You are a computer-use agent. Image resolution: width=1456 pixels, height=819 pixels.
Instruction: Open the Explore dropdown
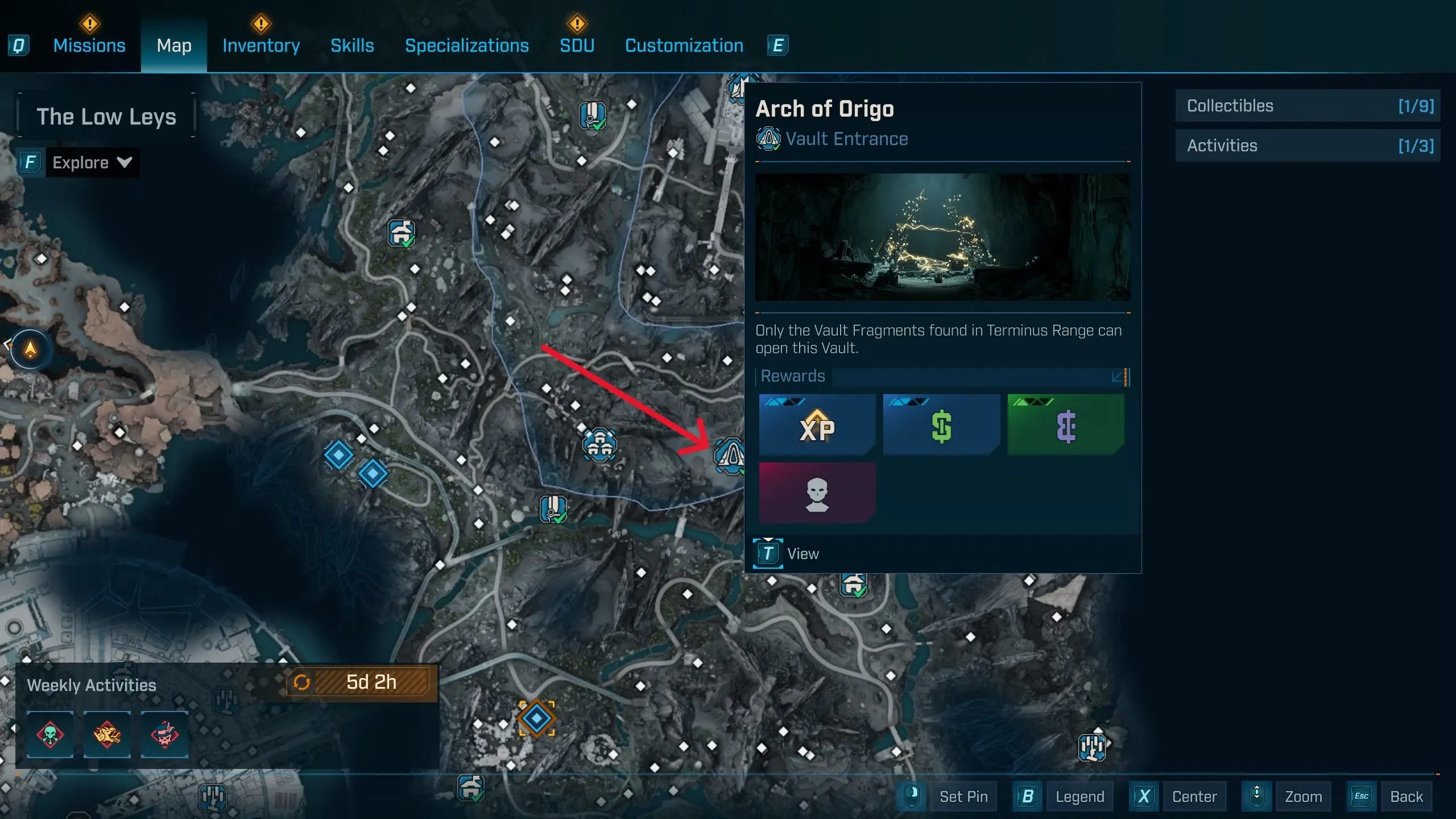pos(91,163)
